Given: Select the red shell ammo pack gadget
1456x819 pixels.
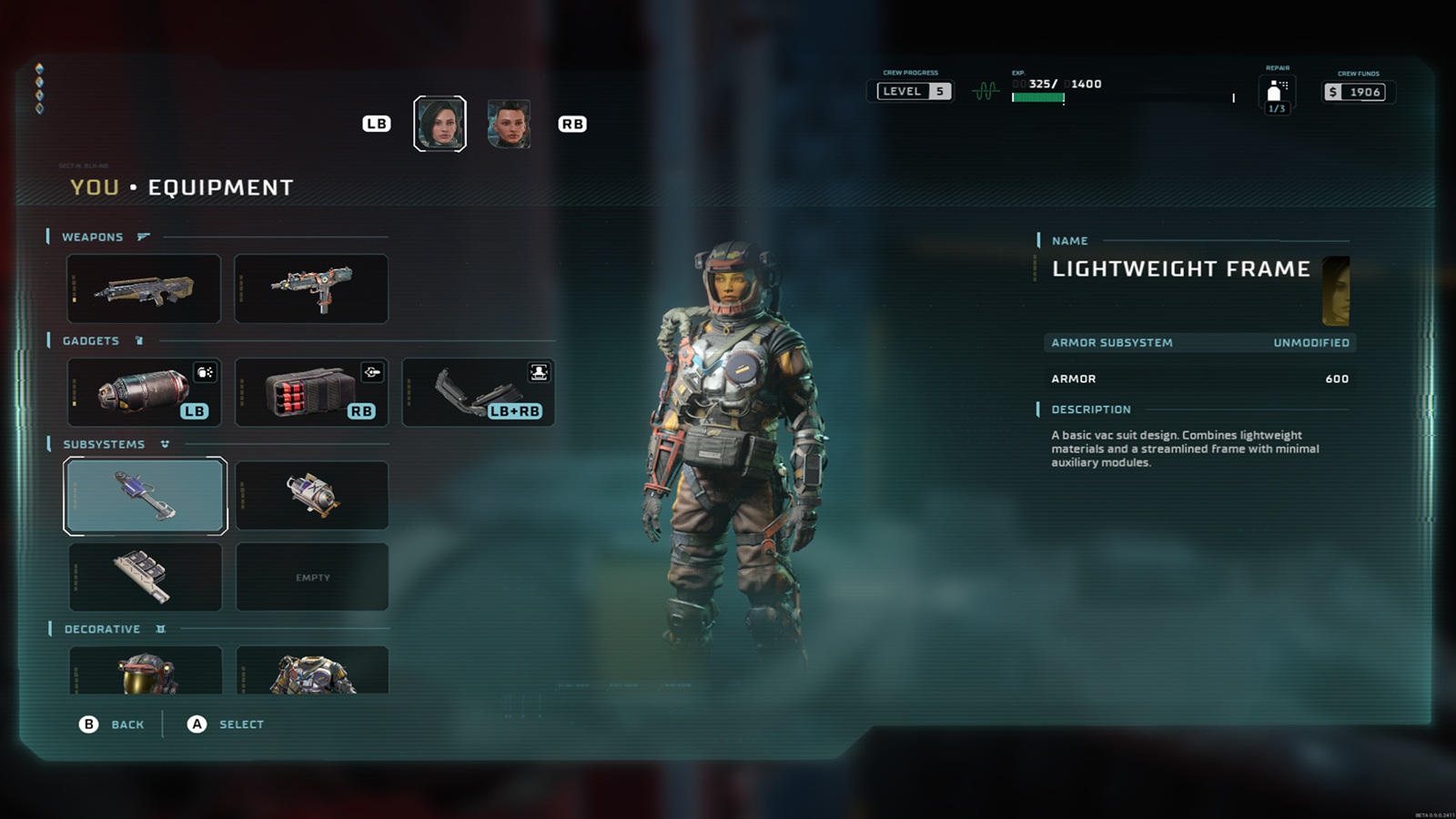Looking at the screenshot, I should (x=311, y=392).
